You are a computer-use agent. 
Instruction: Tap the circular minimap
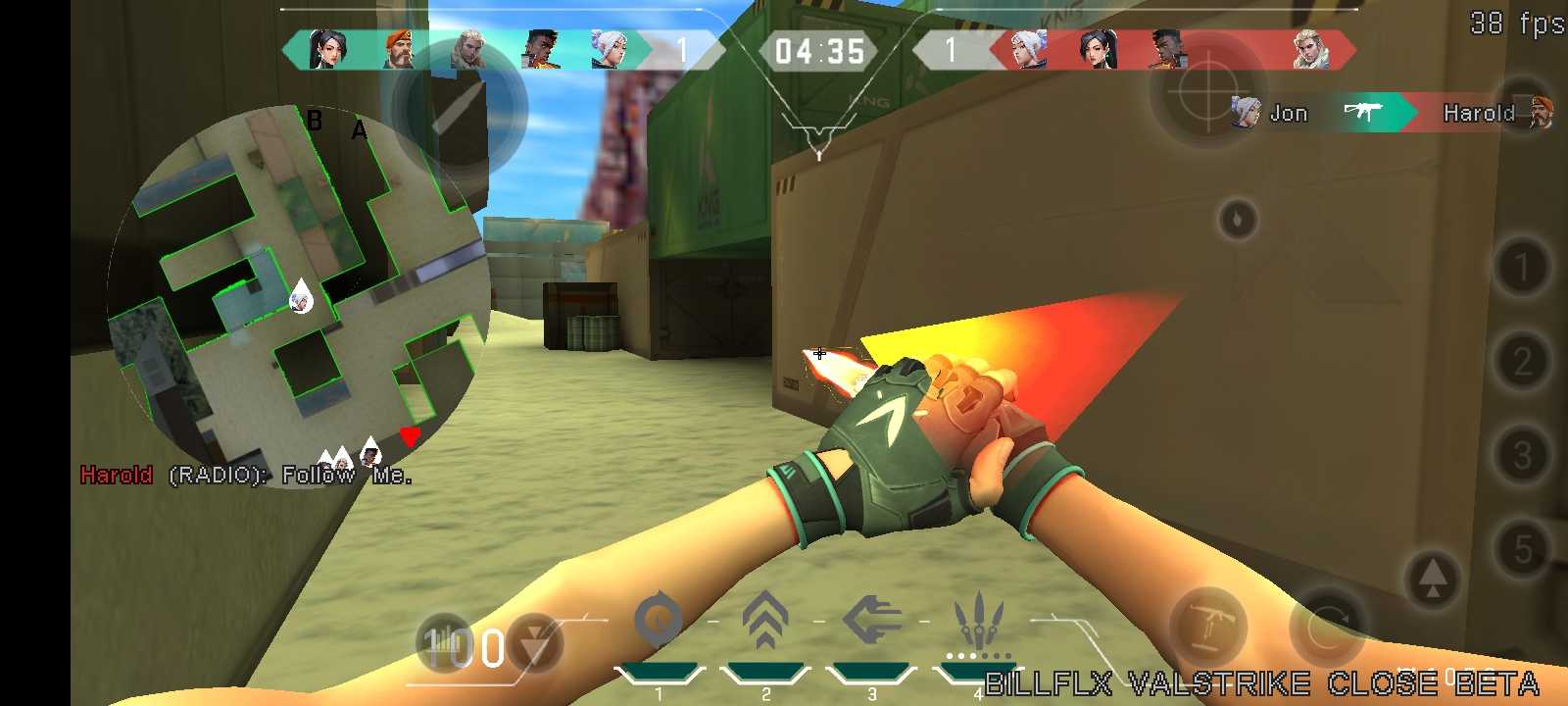(299, 294)
